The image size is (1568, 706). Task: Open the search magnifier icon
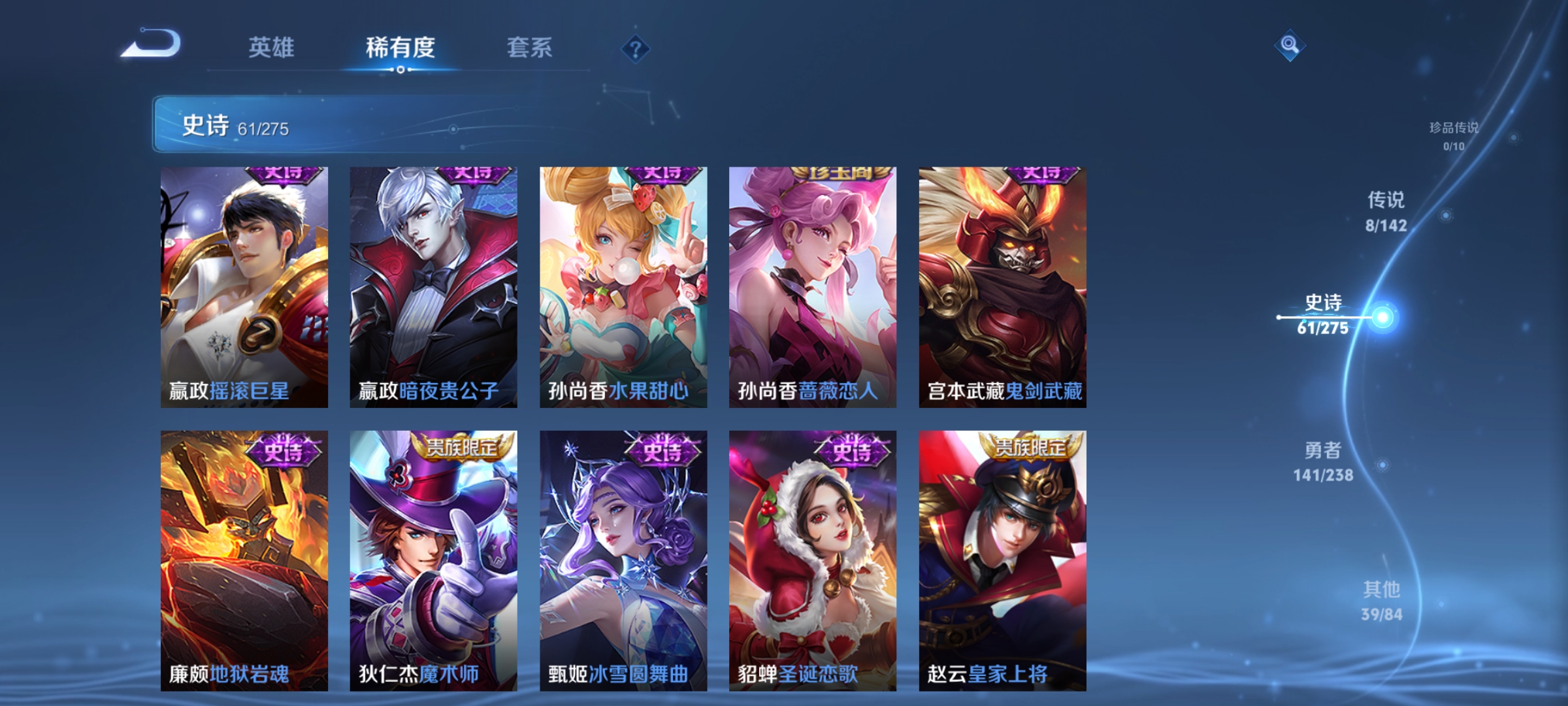click(1290, 45)
